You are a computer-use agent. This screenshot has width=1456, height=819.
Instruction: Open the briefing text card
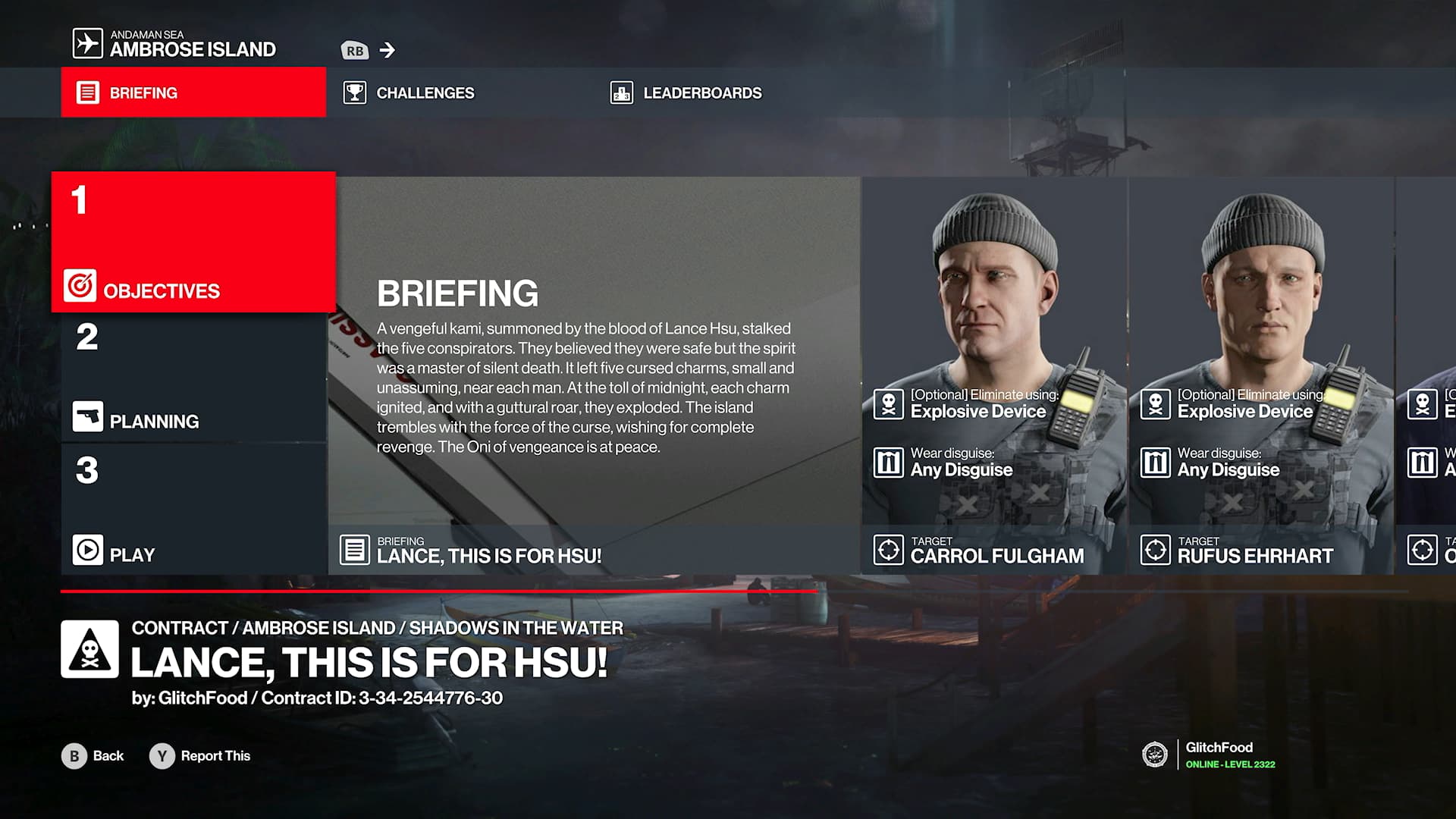pos(595,375)
